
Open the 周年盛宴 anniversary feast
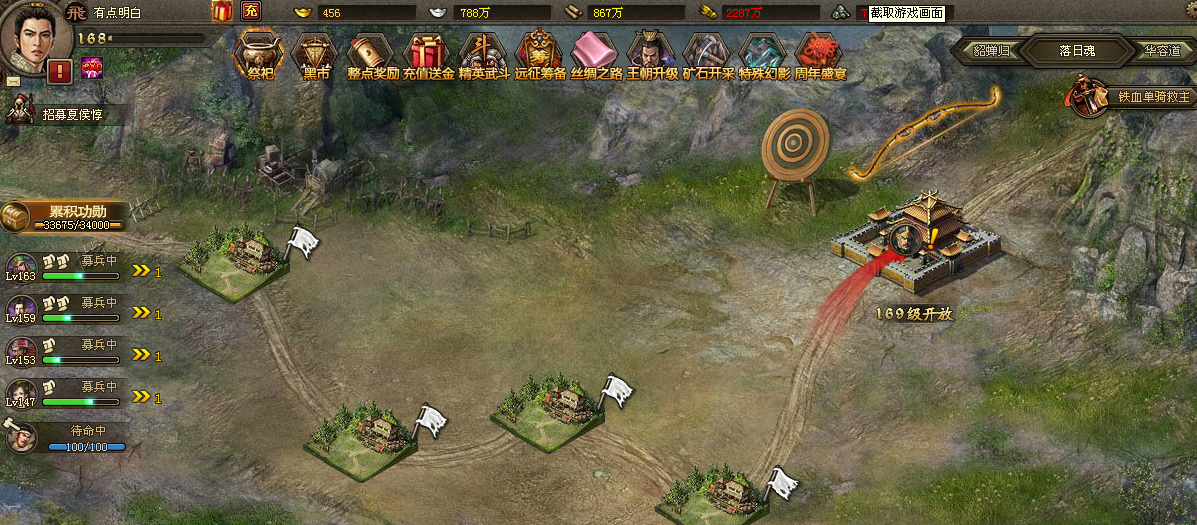820,55
